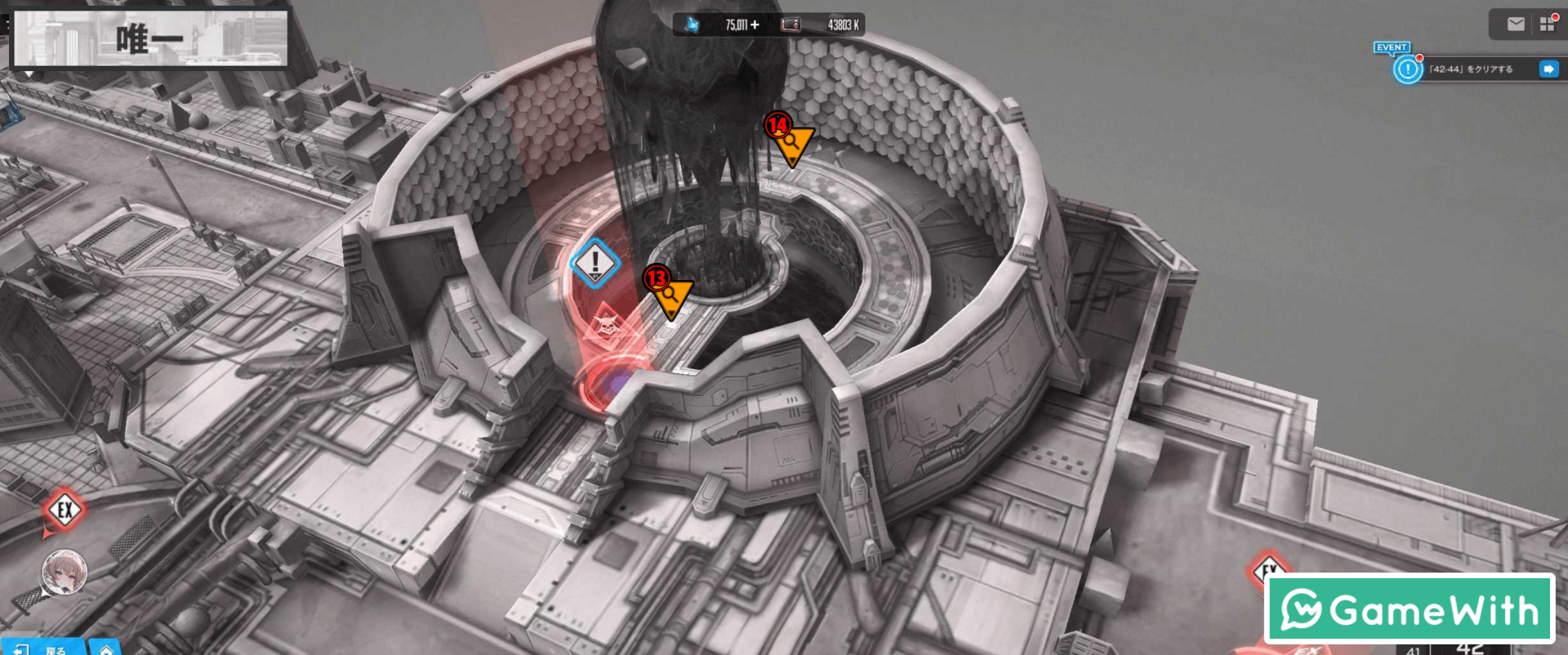1568x655 pixels.
Task: Go to the 42-44 event mission via arrow
Action: [1548, 69]
